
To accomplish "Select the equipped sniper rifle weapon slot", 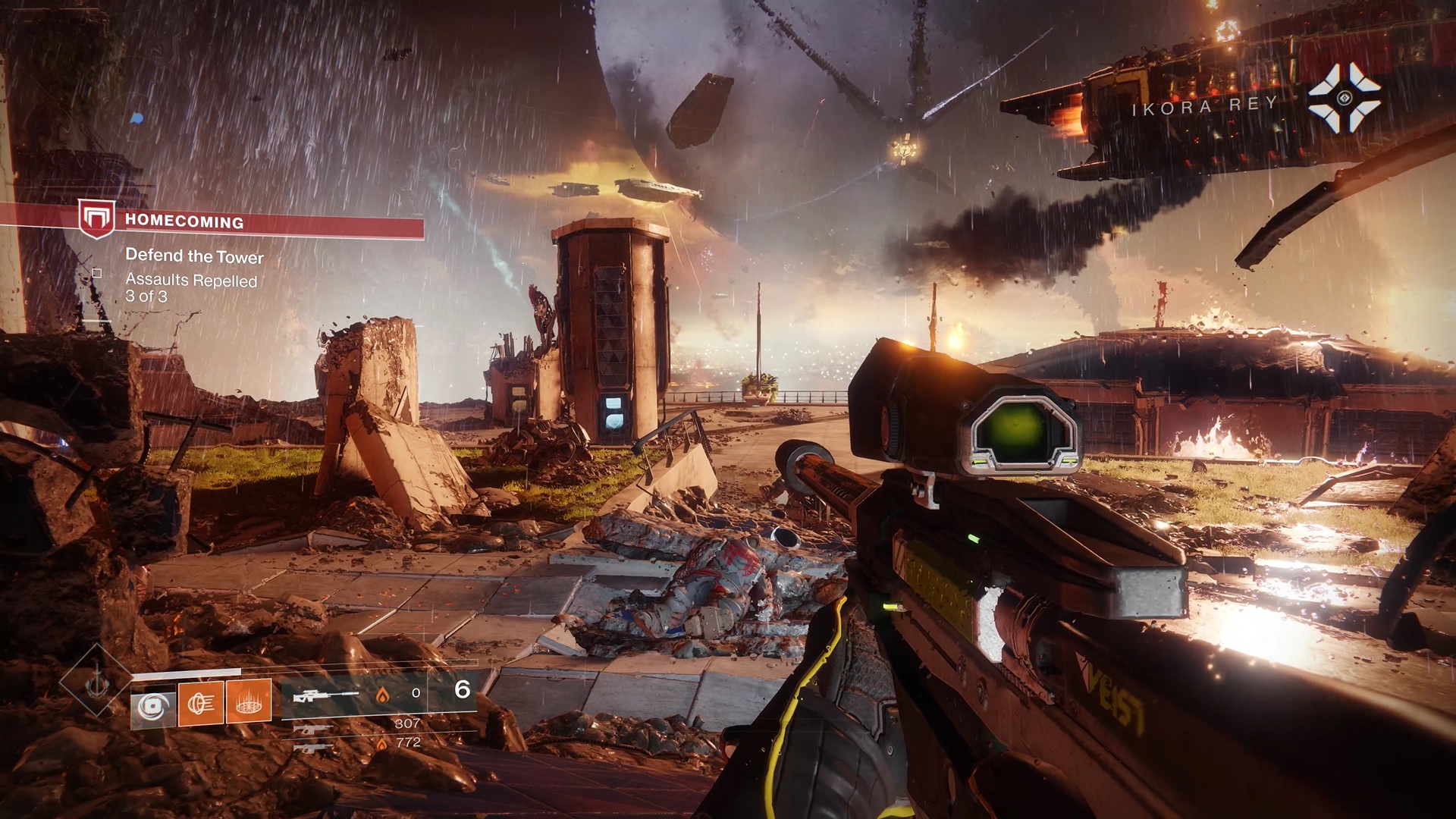I will 326,695.
